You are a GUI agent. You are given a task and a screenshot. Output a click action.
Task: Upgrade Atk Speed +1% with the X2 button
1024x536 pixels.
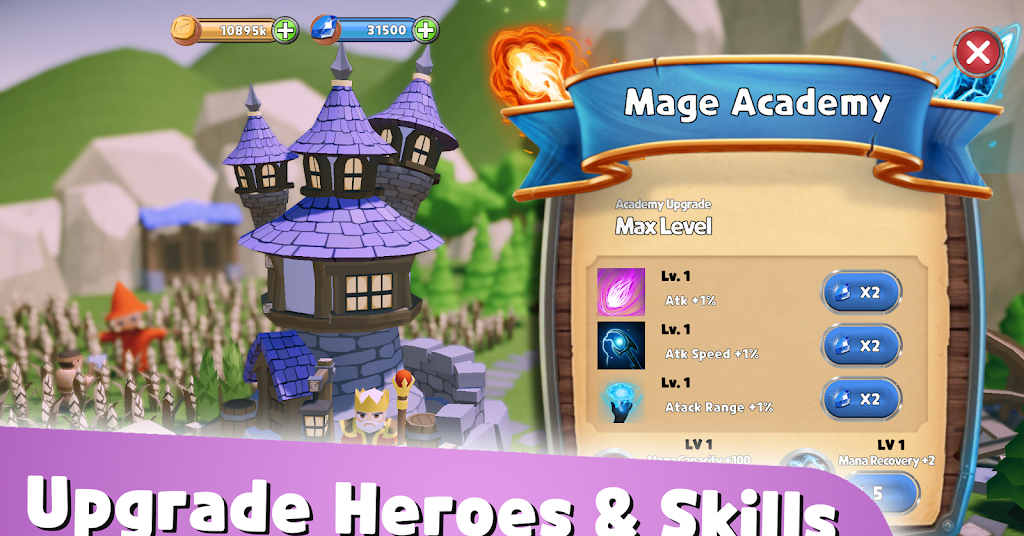tap(861, 345)
